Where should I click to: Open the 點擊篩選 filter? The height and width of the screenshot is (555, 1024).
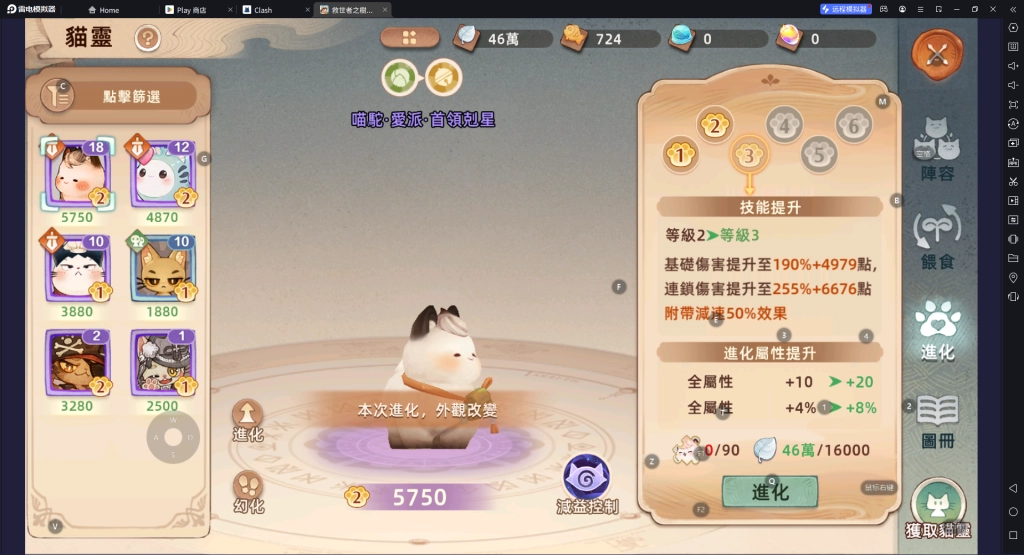[120, 96]
